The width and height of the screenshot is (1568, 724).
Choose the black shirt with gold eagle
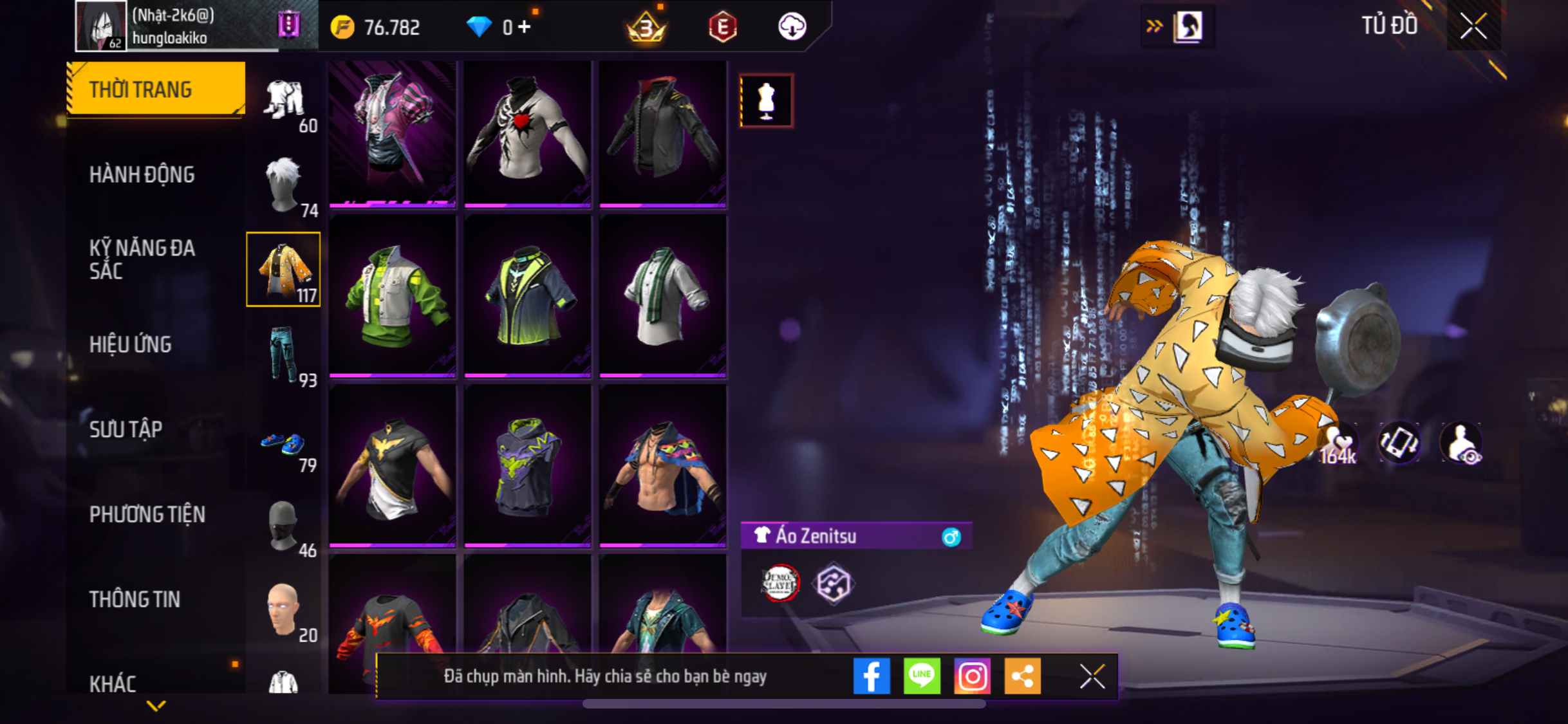[x=392, y=465]
